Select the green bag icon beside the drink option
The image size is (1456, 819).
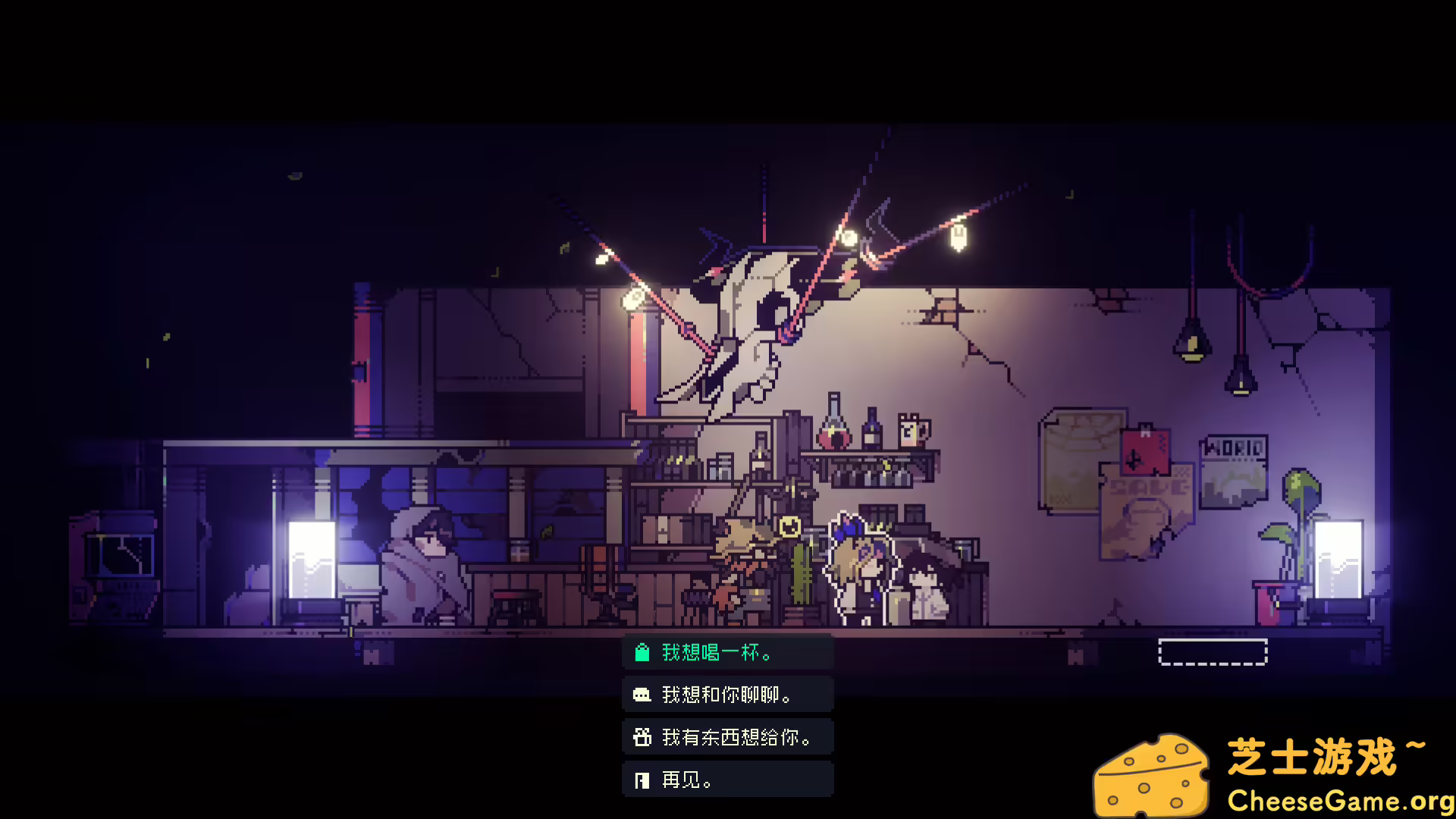642,651
